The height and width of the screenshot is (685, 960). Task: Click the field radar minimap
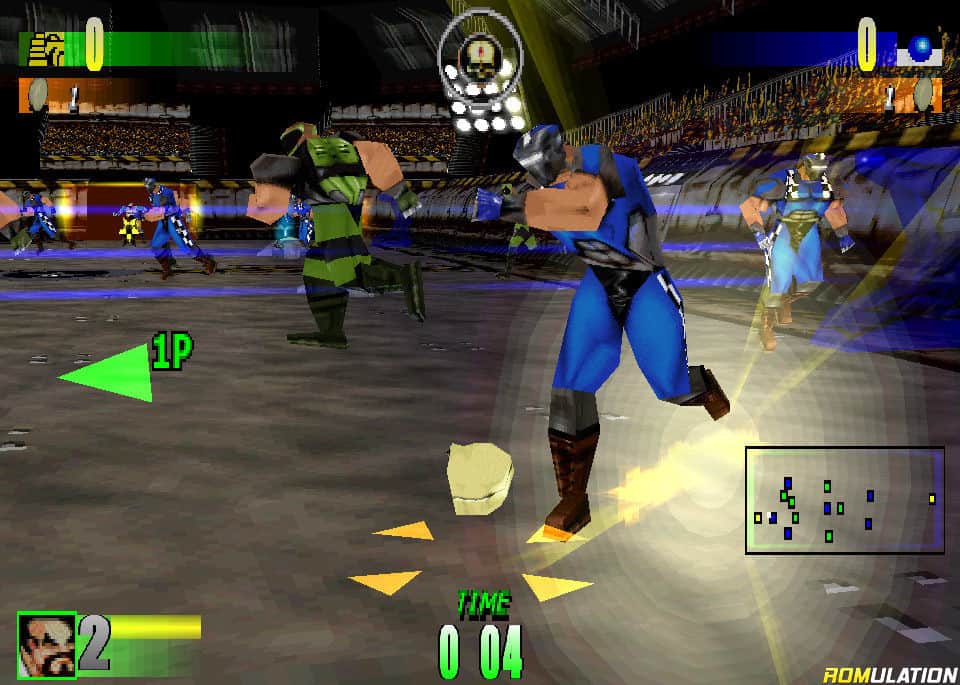[x=844, y=500]
